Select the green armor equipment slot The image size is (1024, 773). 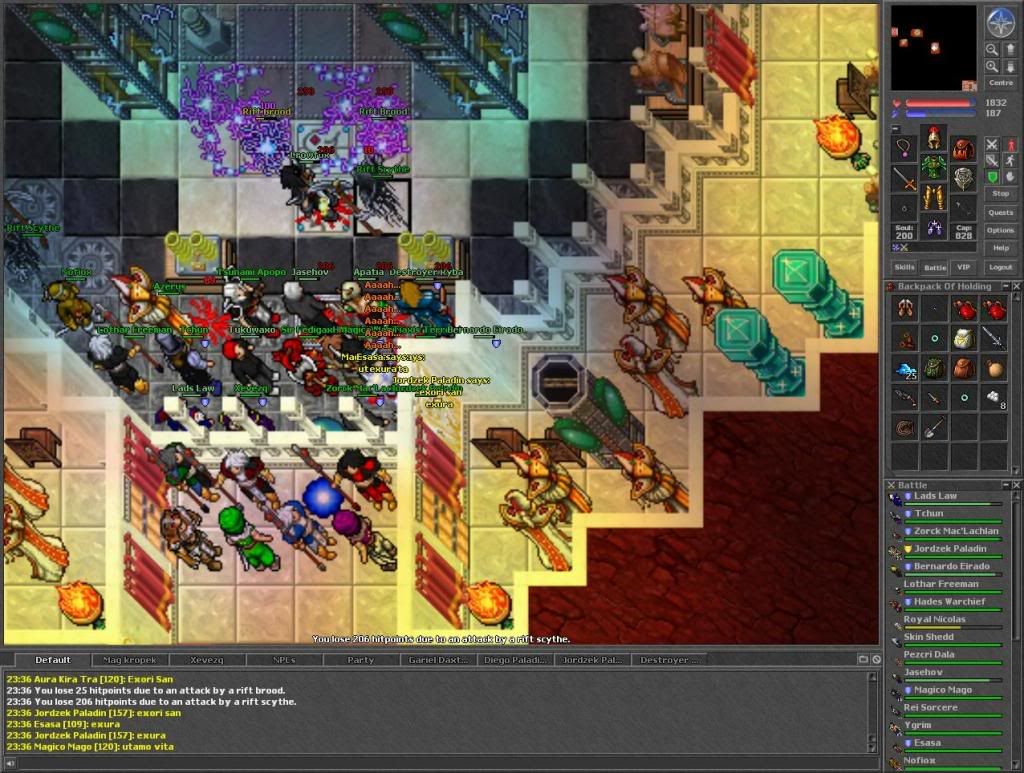(934, 165)
